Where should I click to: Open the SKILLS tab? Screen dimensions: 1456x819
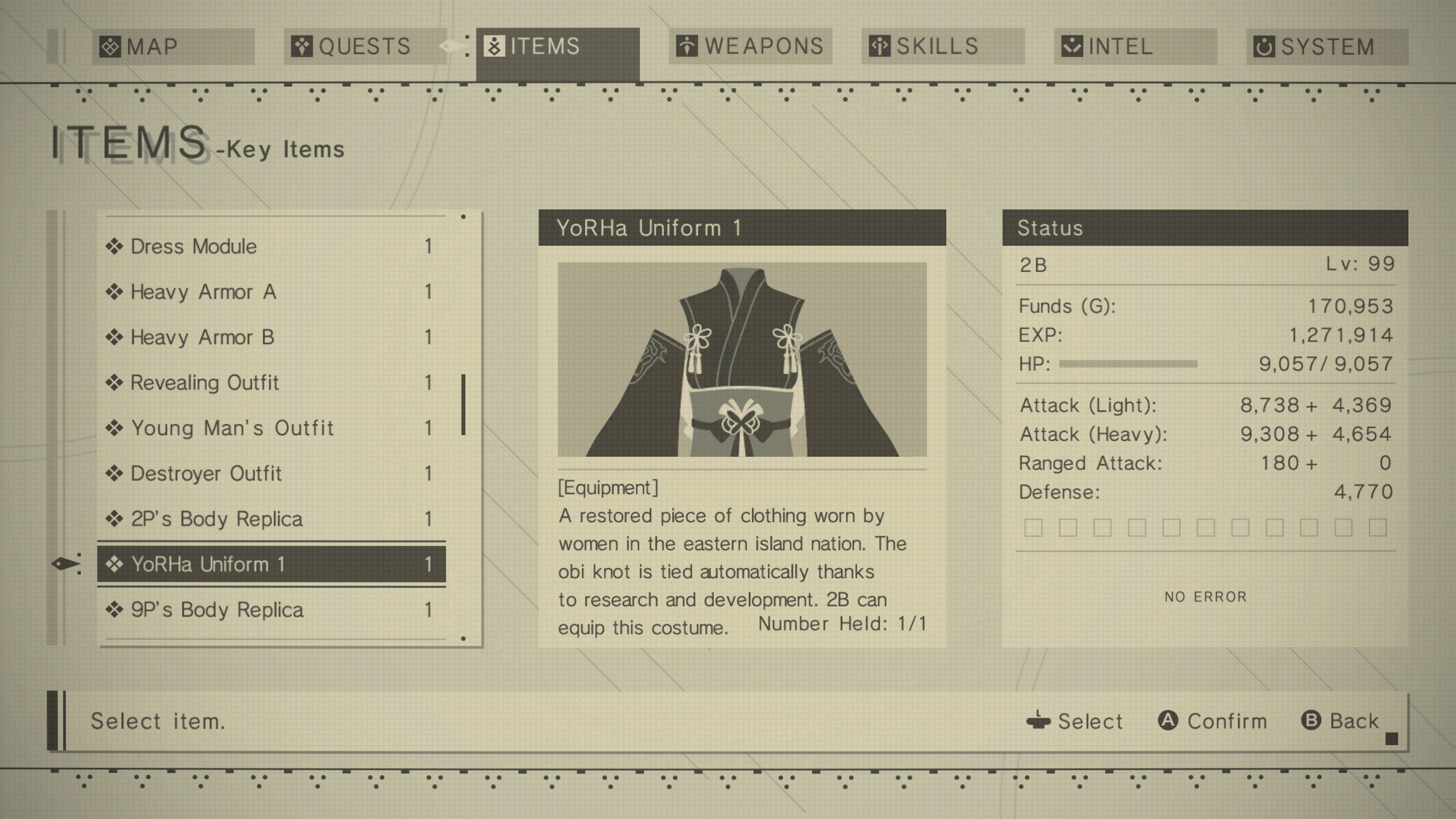(942, 47)
